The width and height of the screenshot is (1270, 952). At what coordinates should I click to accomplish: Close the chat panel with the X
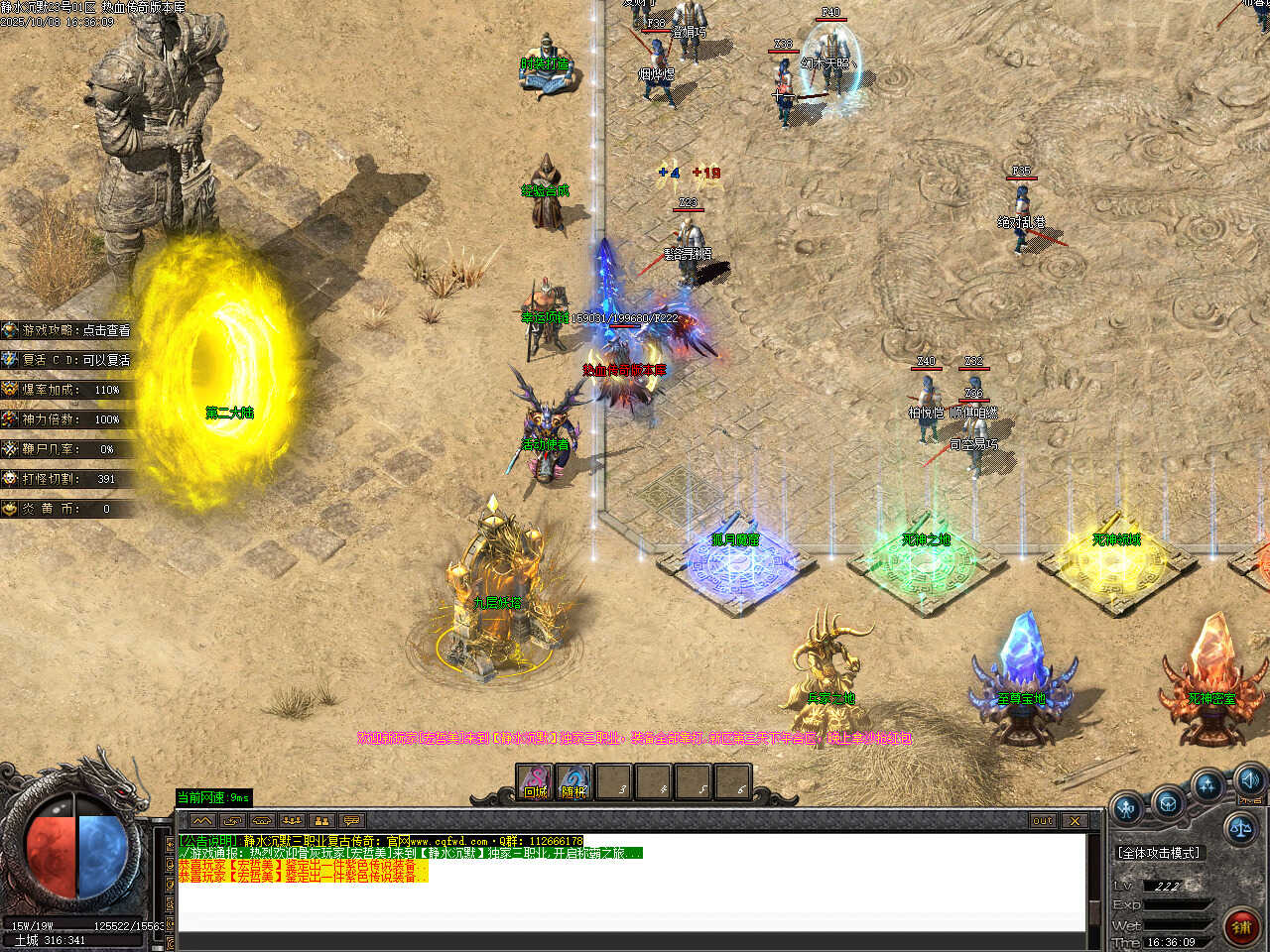[1075, 821]
